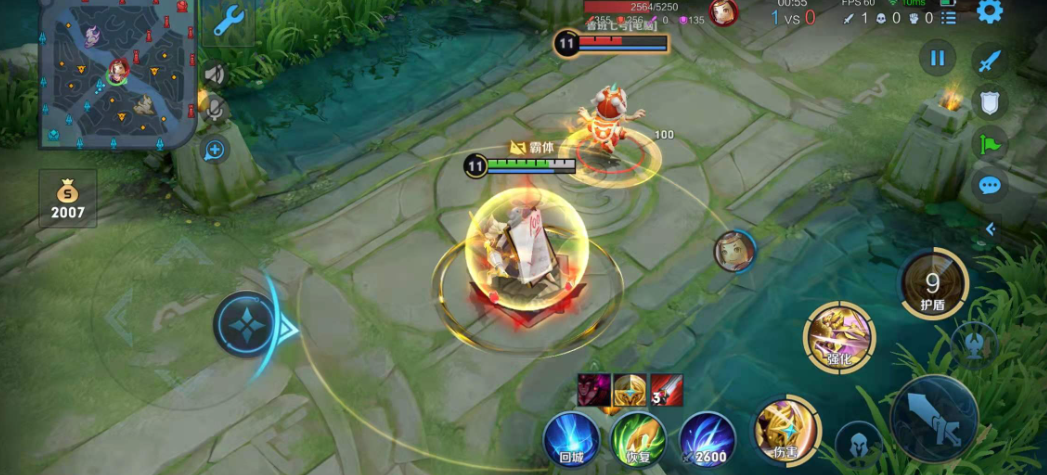
Task: Use the 恢复 heal skill
Action: [x=638, y=439]
